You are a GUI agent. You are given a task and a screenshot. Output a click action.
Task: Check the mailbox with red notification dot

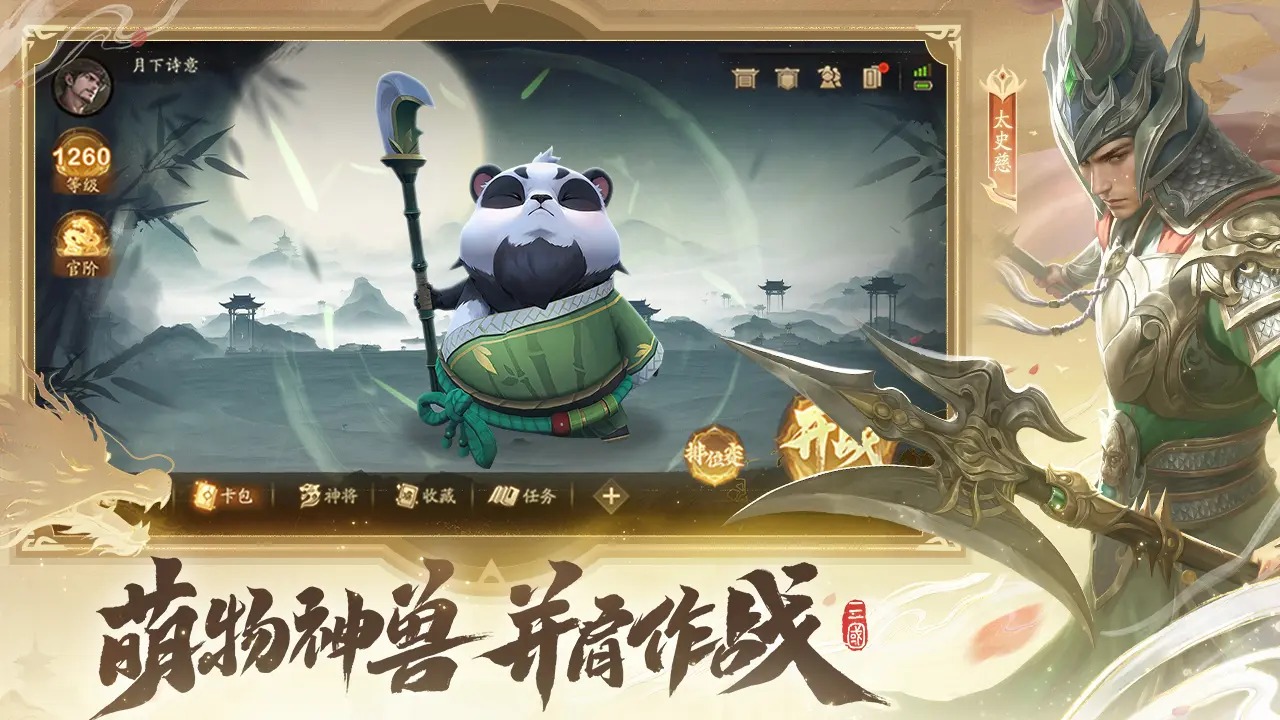(872, 78)
